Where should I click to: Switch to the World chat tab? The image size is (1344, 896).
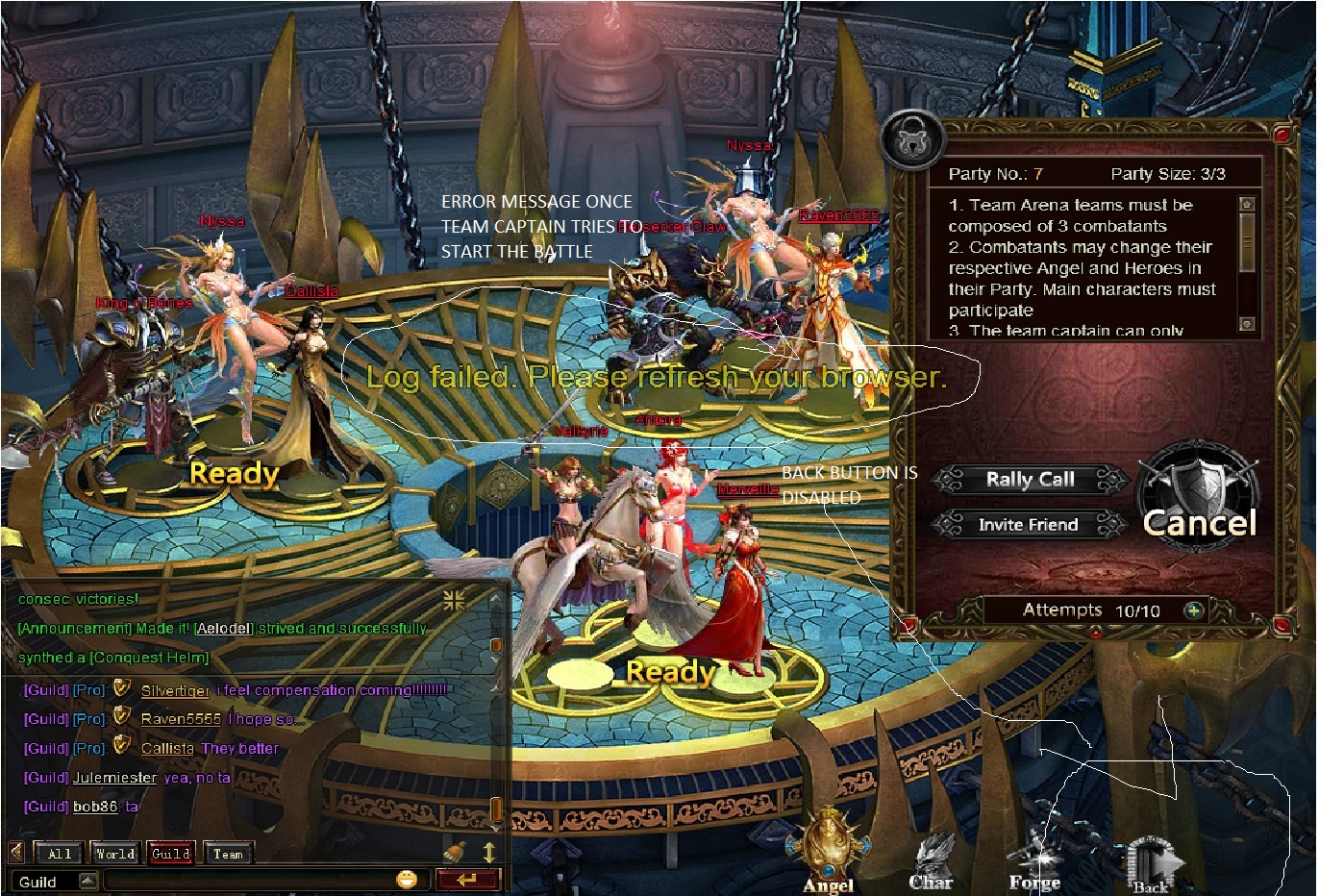pyautogui.click(x=115, y=853)
